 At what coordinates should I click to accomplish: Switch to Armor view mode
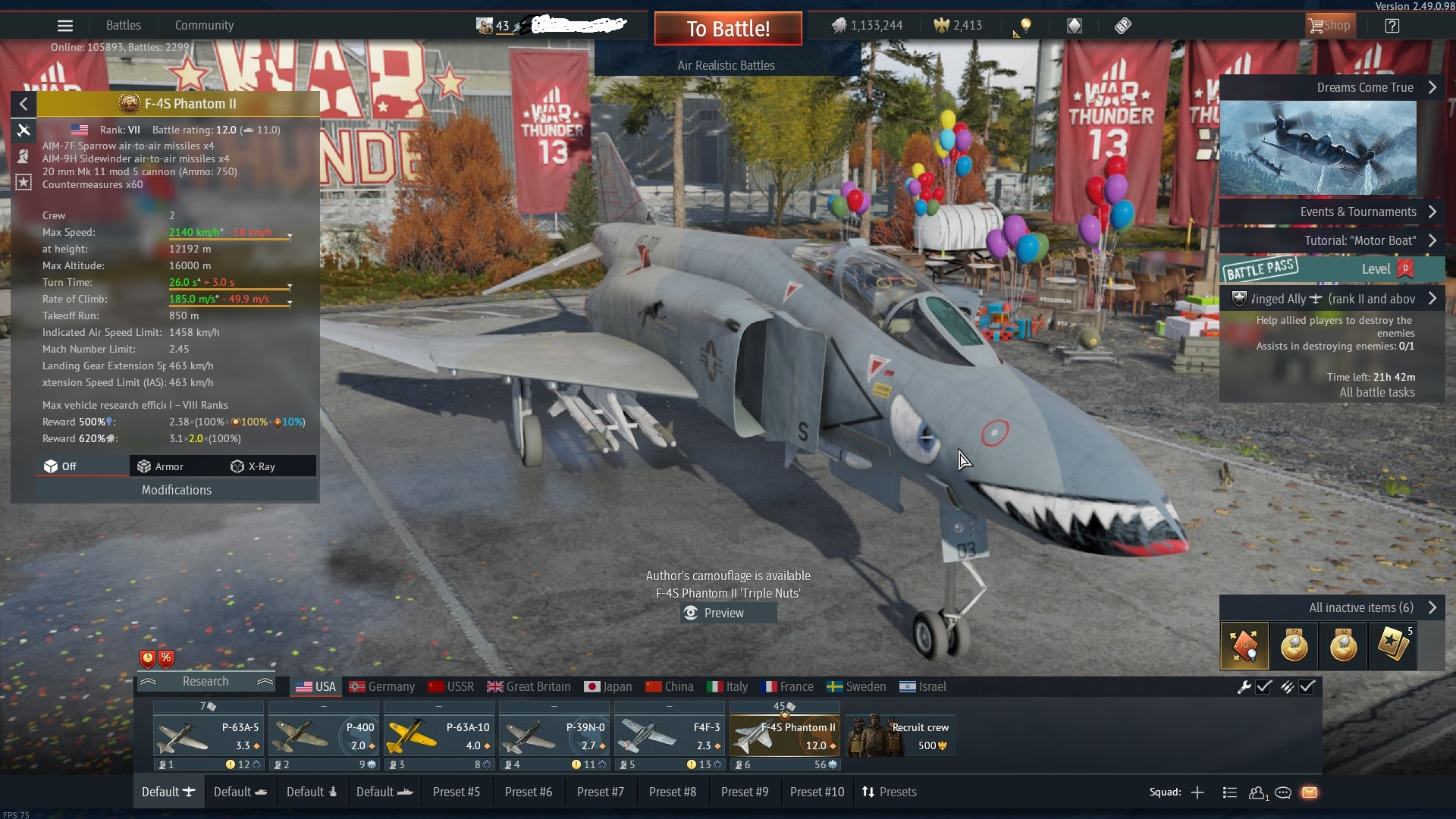(x=160, y=466)
